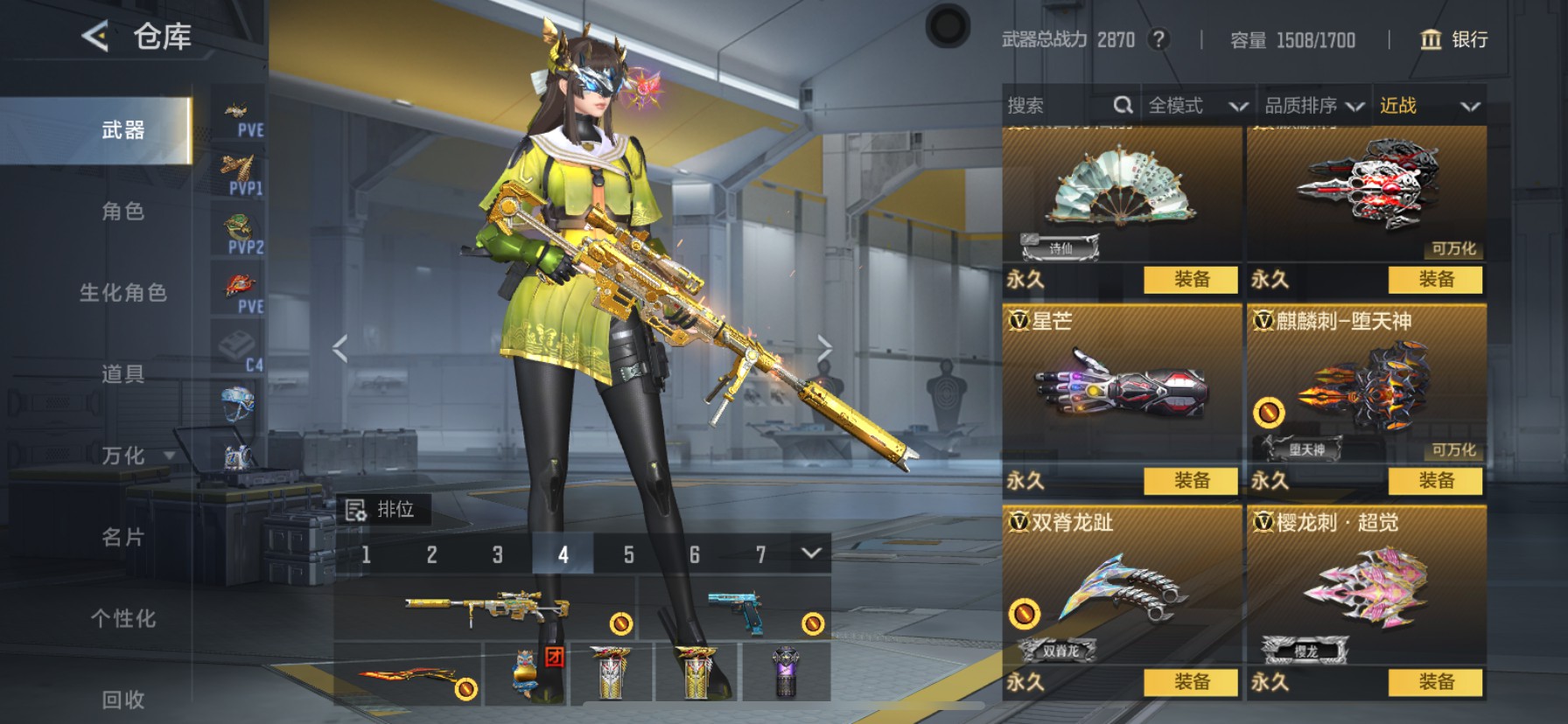The height and width of the screenshot is (724, 1568).
Task: Open the 品质排序 sort dropdown
Action: coord(1313,106)
